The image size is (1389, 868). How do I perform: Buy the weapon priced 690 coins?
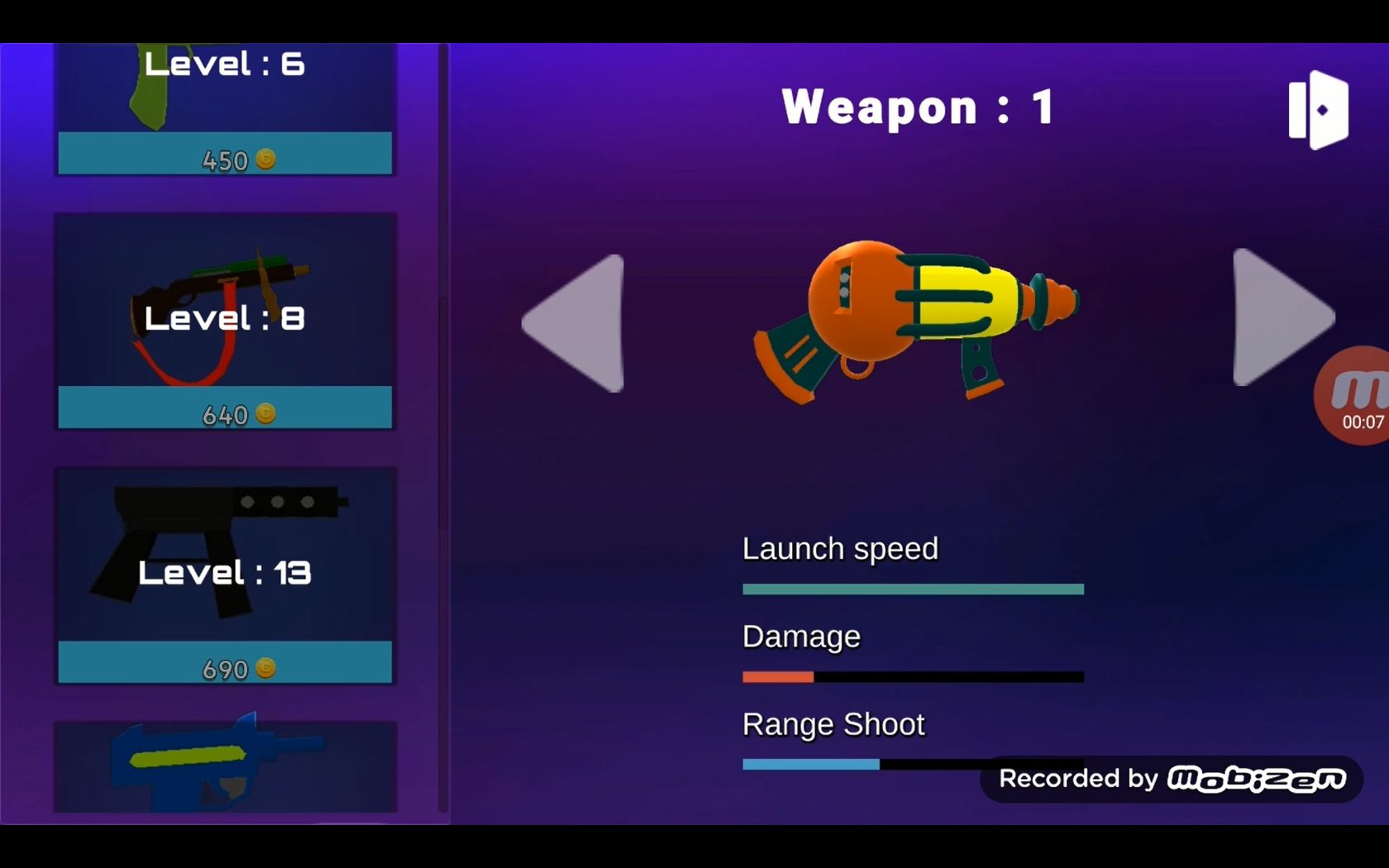pos(225,663)
